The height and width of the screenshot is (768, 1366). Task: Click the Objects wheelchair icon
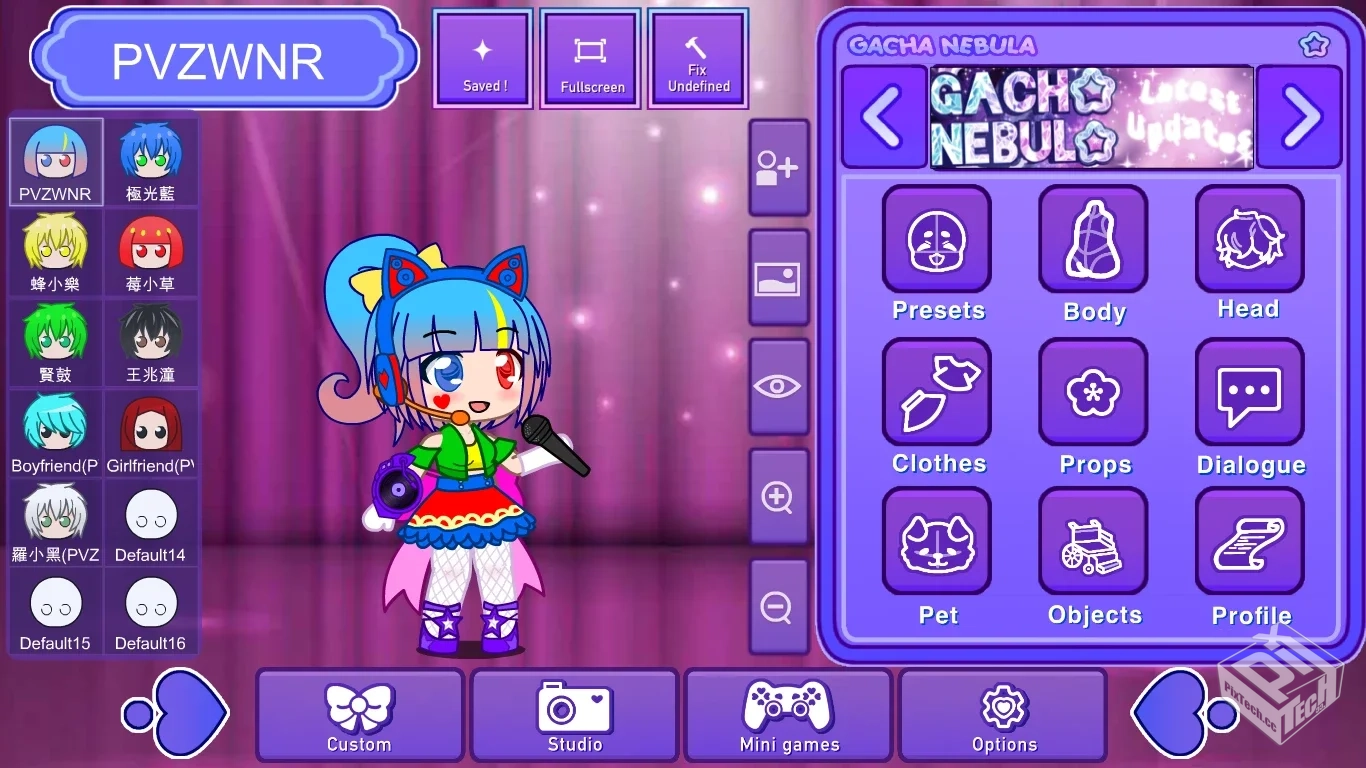(x=1093, y=542)
